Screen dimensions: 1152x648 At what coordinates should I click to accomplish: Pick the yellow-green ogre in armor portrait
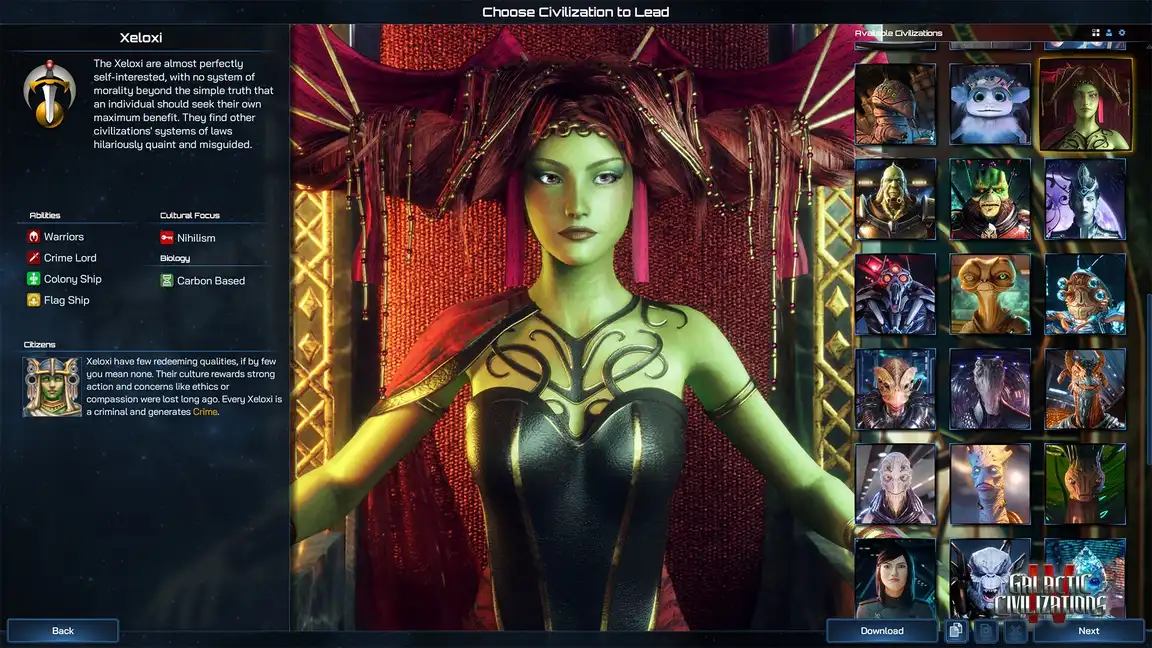pyautogui.click(x=895, y=199)
